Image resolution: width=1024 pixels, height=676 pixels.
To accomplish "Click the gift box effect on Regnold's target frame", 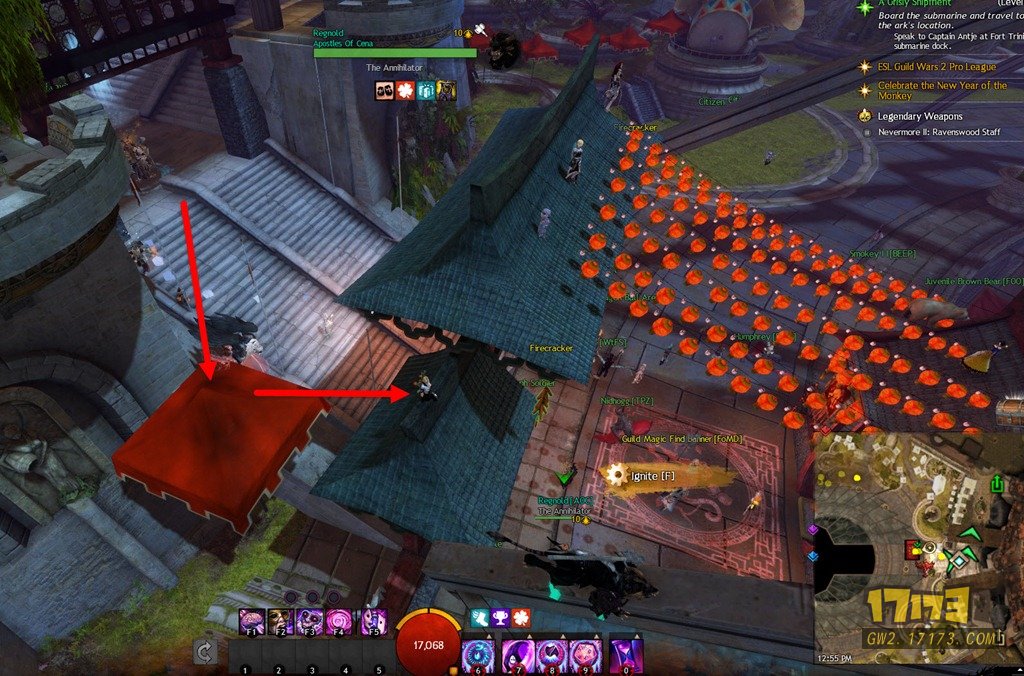I will coord(428,91).
